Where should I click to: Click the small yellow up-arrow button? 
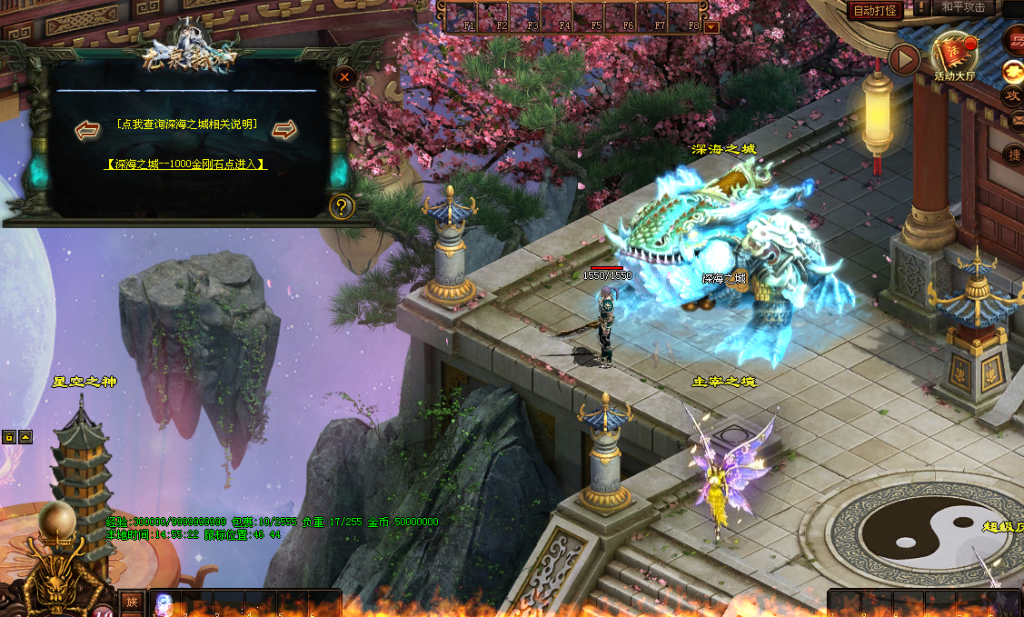[26, 437]
